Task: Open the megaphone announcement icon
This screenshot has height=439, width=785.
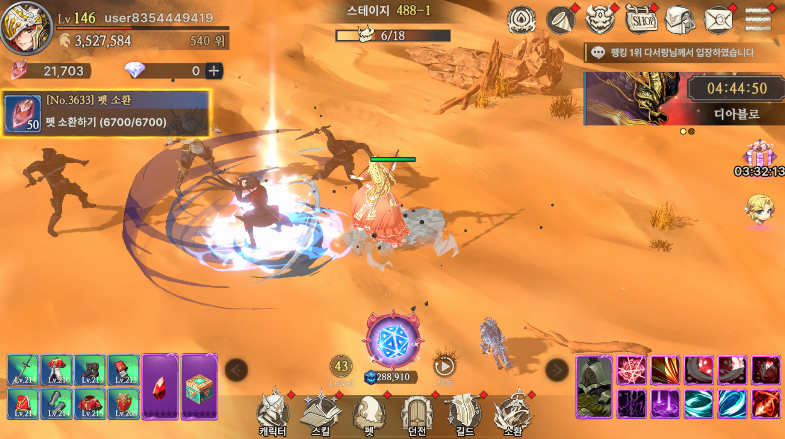Action: click(560, 19)
